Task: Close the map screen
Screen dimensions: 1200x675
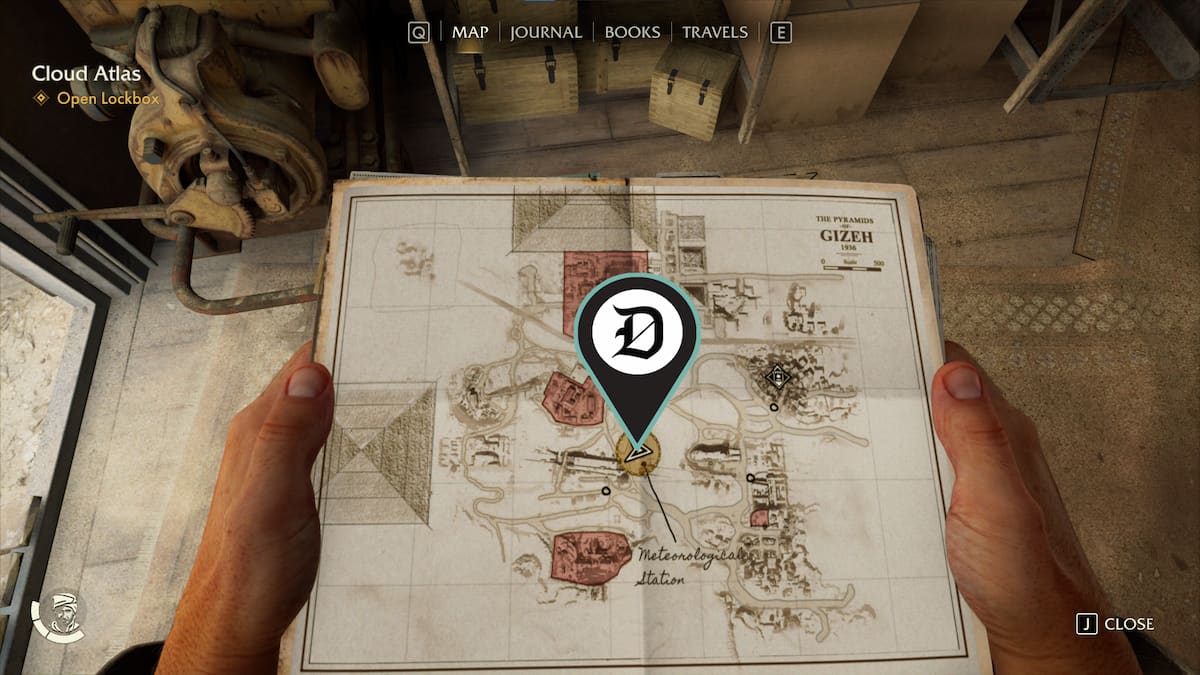Action: click(x=1116, y=624)
